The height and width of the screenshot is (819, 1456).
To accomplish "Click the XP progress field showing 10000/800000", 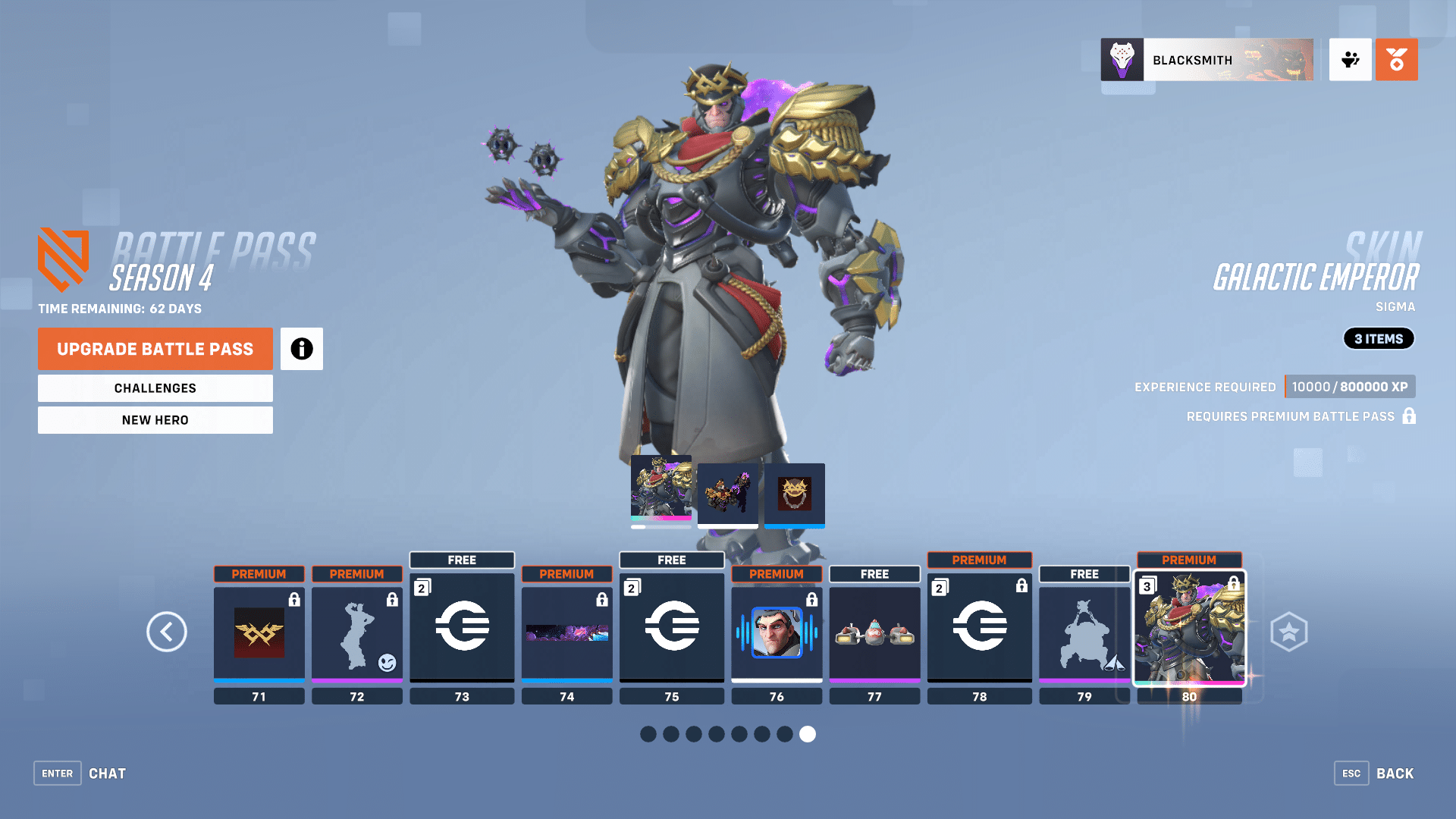I will click(1350, 387).
